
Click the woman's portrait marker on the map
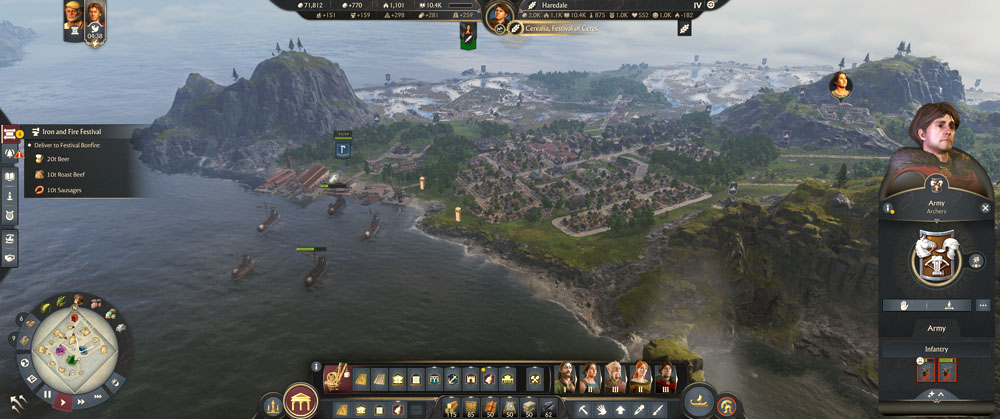point(840,85)
